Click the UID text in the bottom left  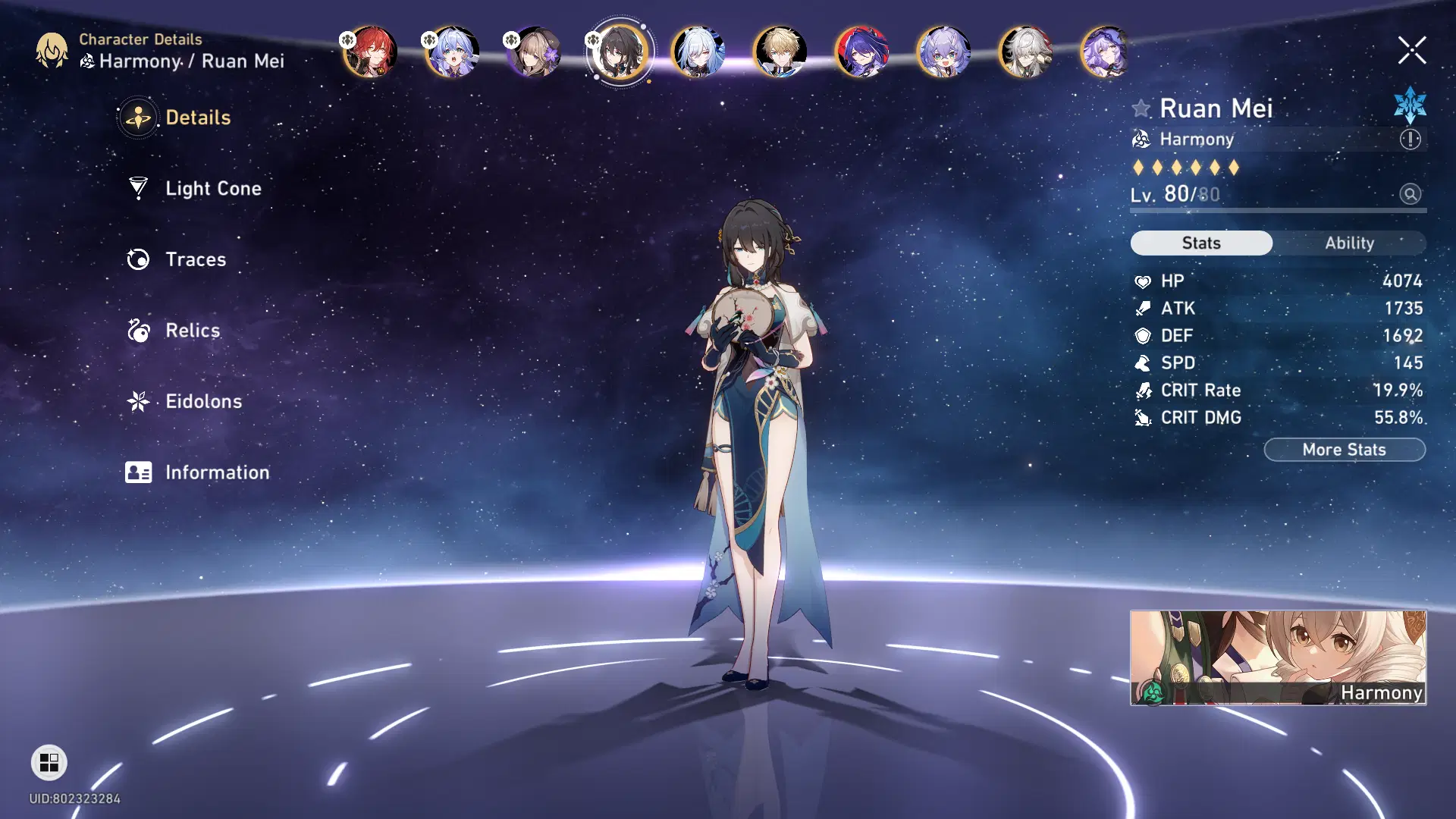pyautogui.click(x=76, y=799)
